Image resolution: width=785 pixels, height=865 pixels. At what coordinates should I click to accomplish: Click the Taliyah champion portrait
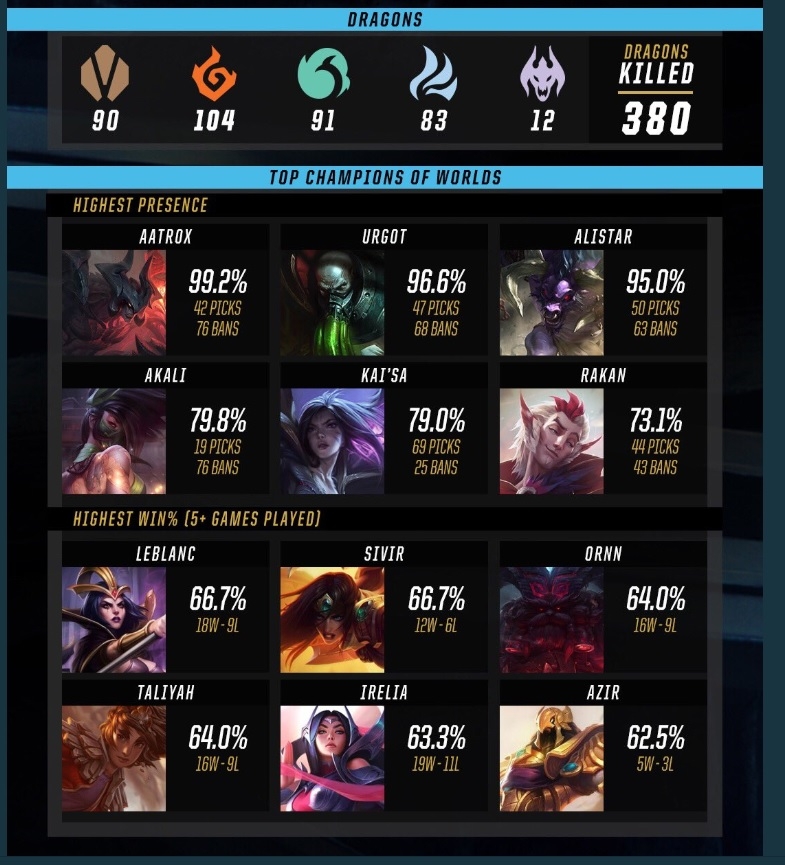(x=113, y=757)
